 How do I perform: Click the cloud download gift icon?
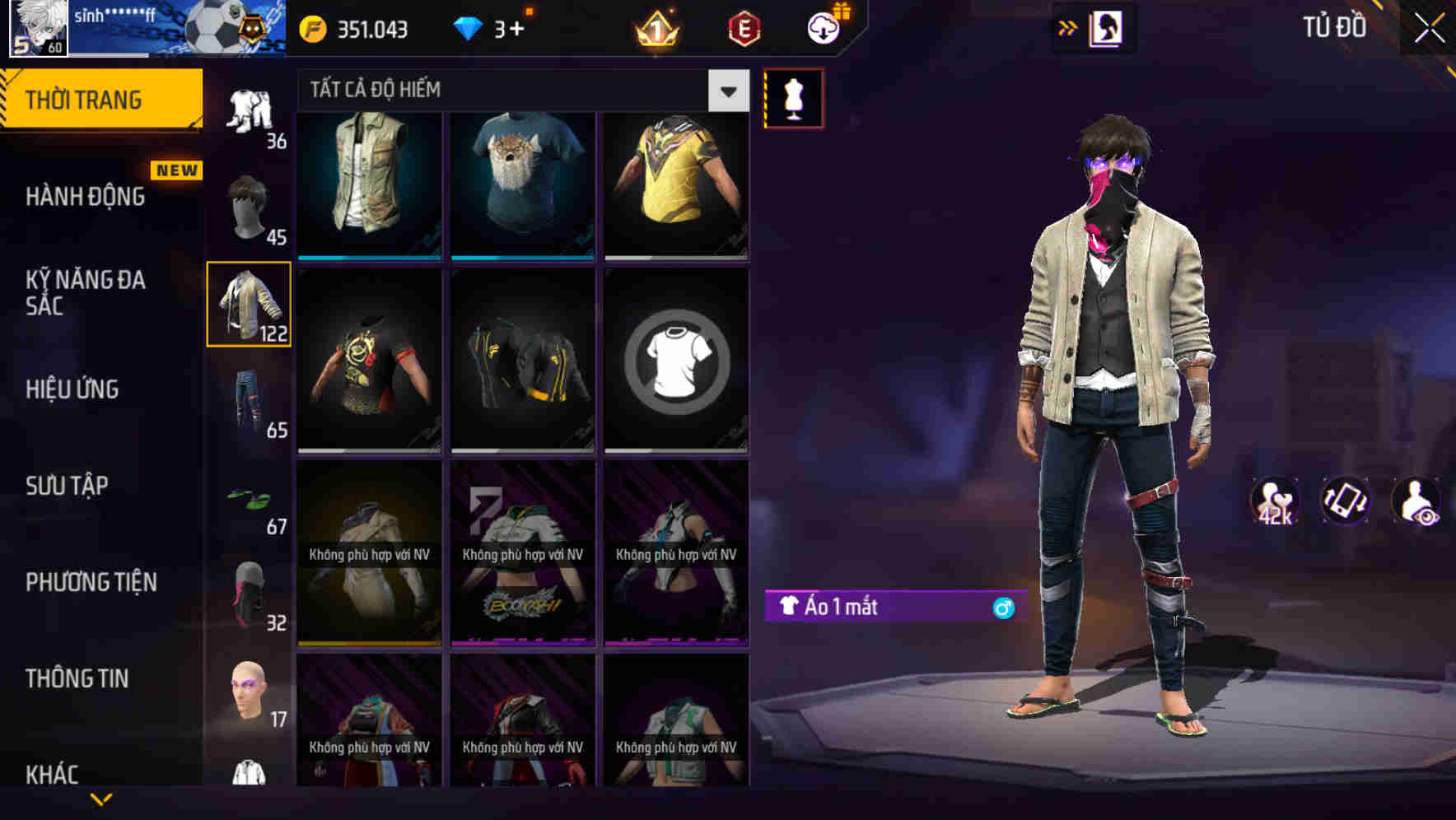point(823,27)
